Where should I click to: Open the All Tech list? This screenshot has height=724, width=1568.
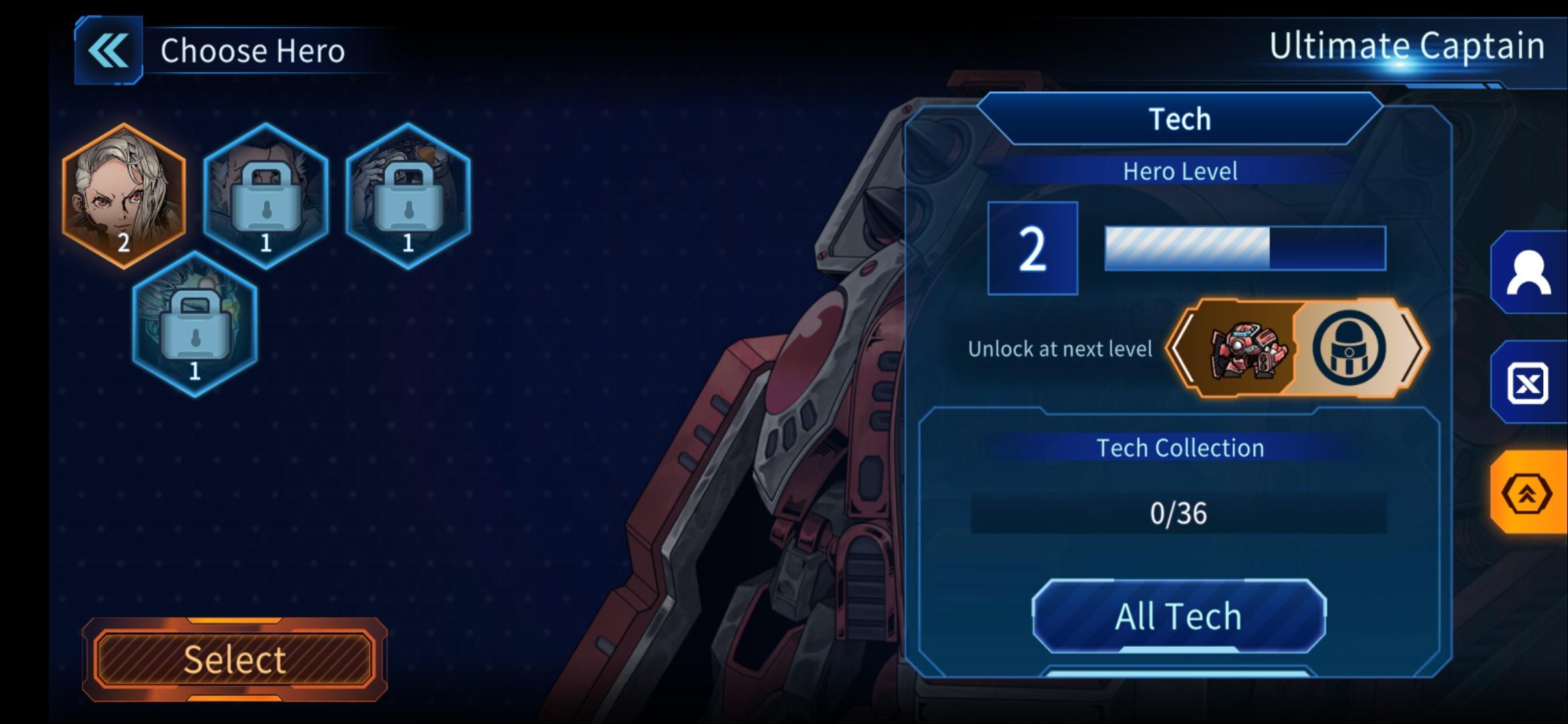click(1179, 616)
